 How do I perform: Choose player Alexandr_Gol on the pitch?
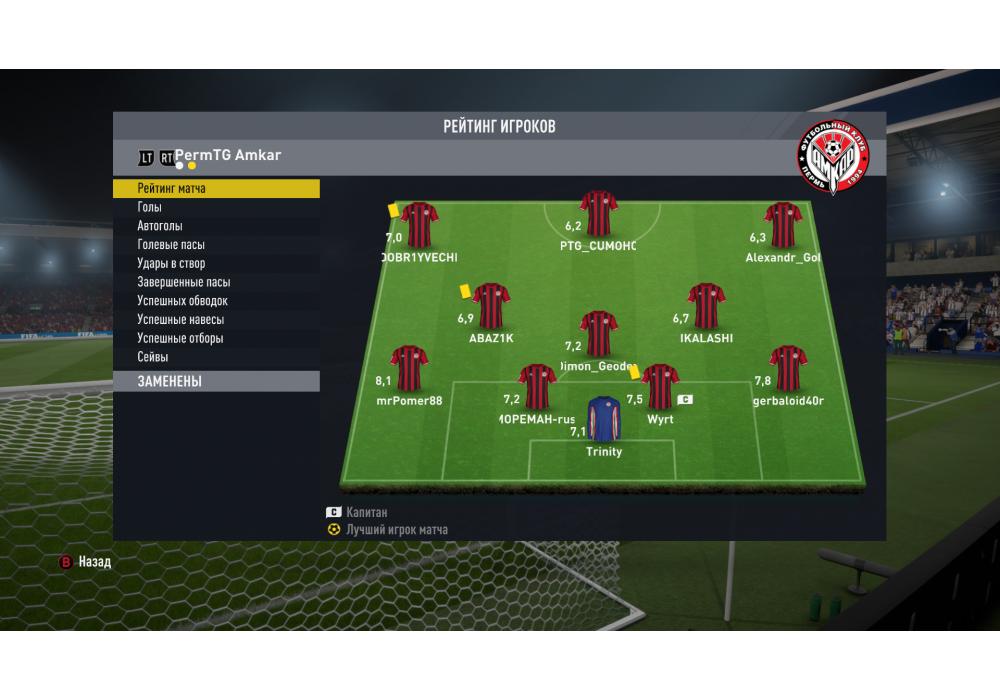784,225
